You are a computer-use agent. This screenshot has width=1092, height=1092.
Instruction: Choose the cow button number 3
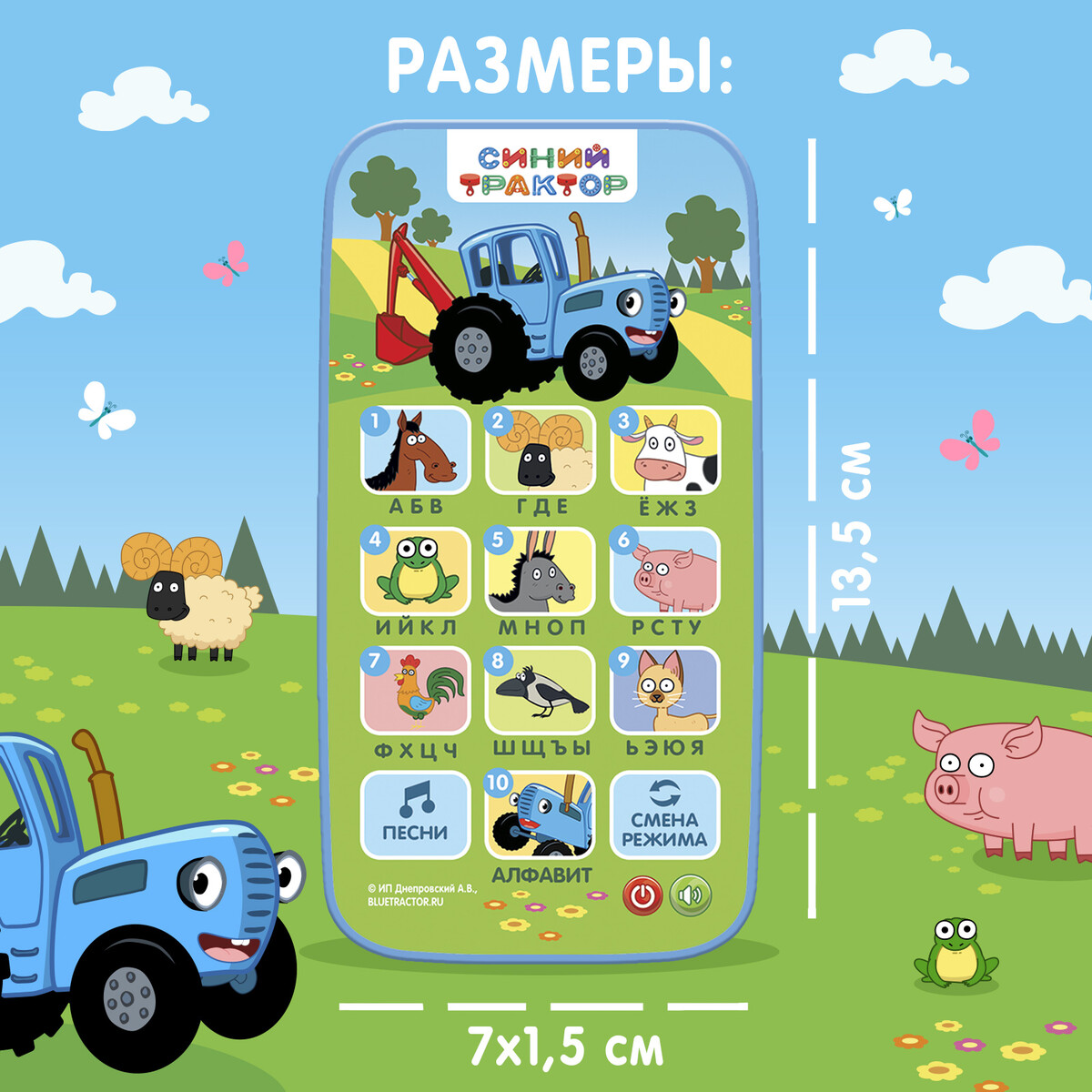click(x=665, y=450)
